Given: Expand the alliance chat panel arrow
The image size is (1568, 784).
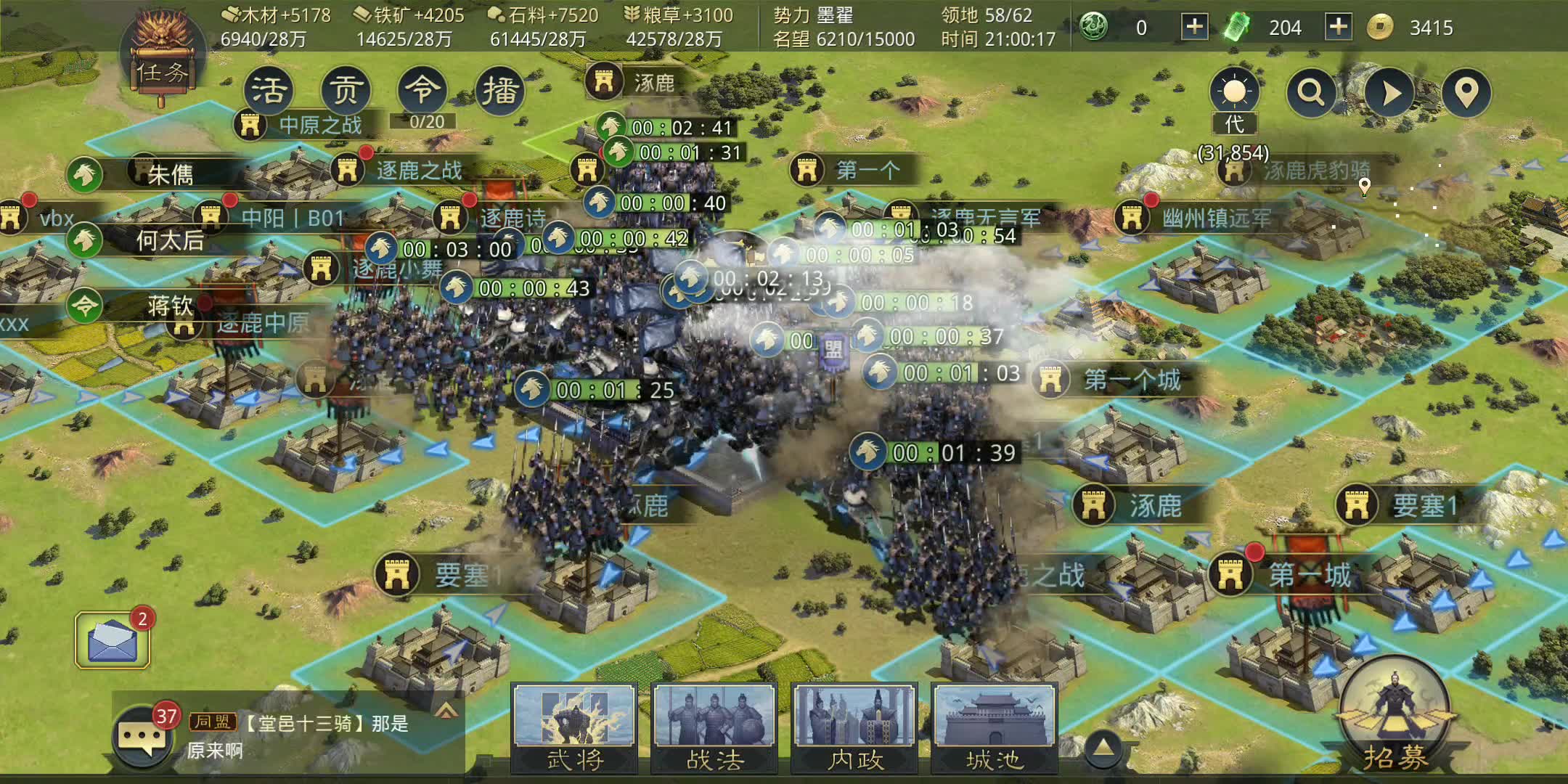Looking at the screenshot, I should click(x=446, y=710).
